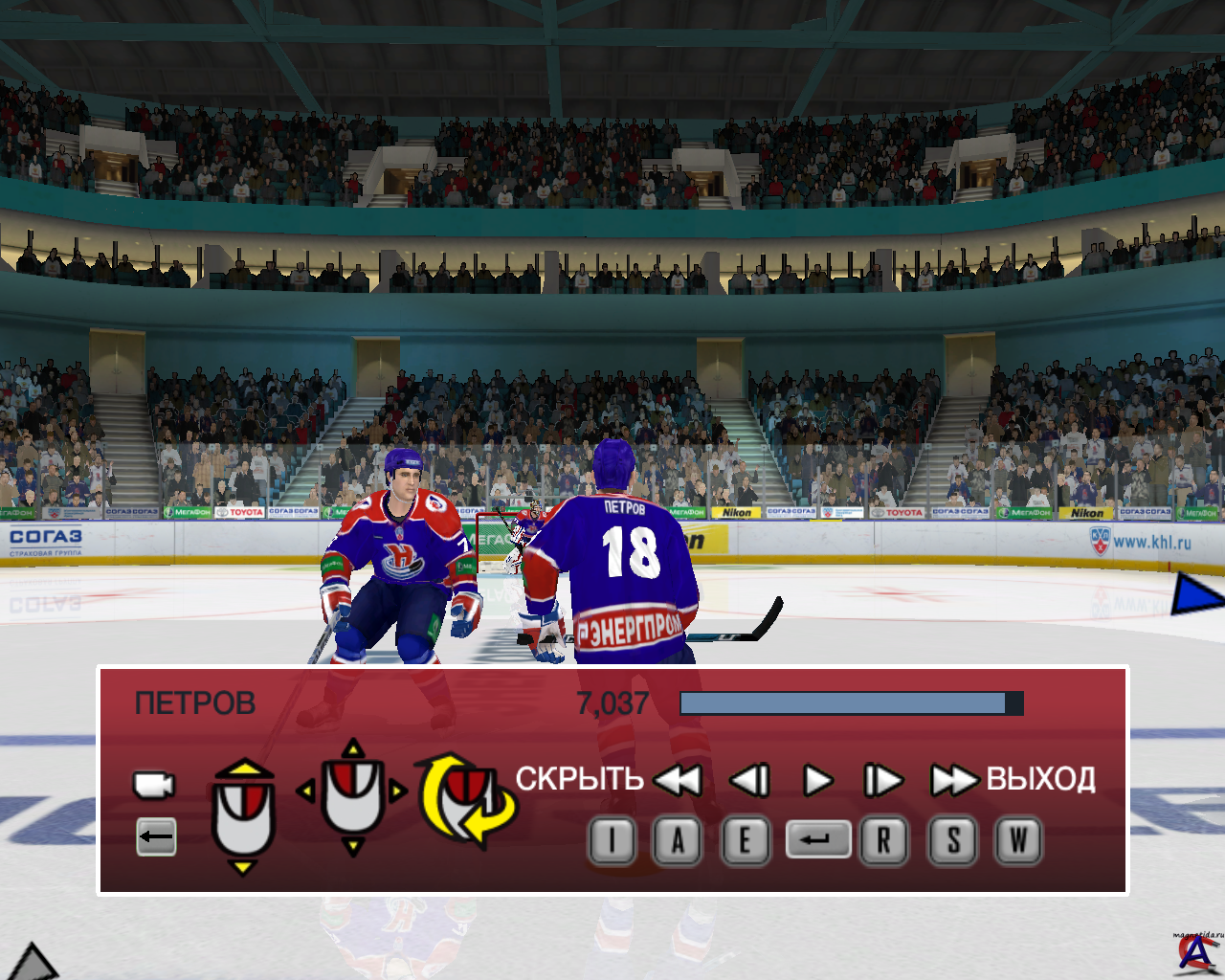Fast-forward the replay with the double-right arrows
Image resolution: width=1225 pixels, height=980 pixels.
click(953, 781)
